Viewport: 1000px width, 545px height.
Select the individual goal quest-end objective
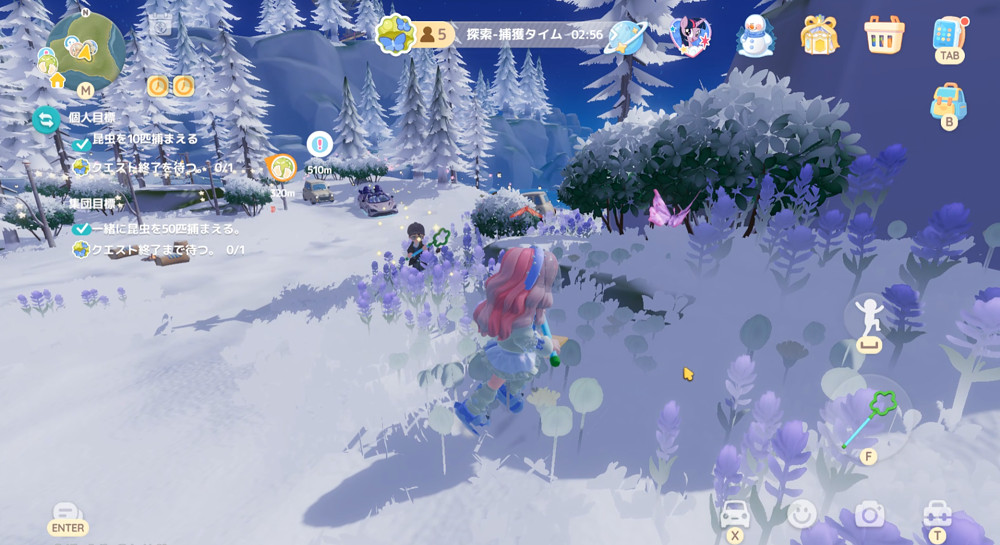coord(150,167)
